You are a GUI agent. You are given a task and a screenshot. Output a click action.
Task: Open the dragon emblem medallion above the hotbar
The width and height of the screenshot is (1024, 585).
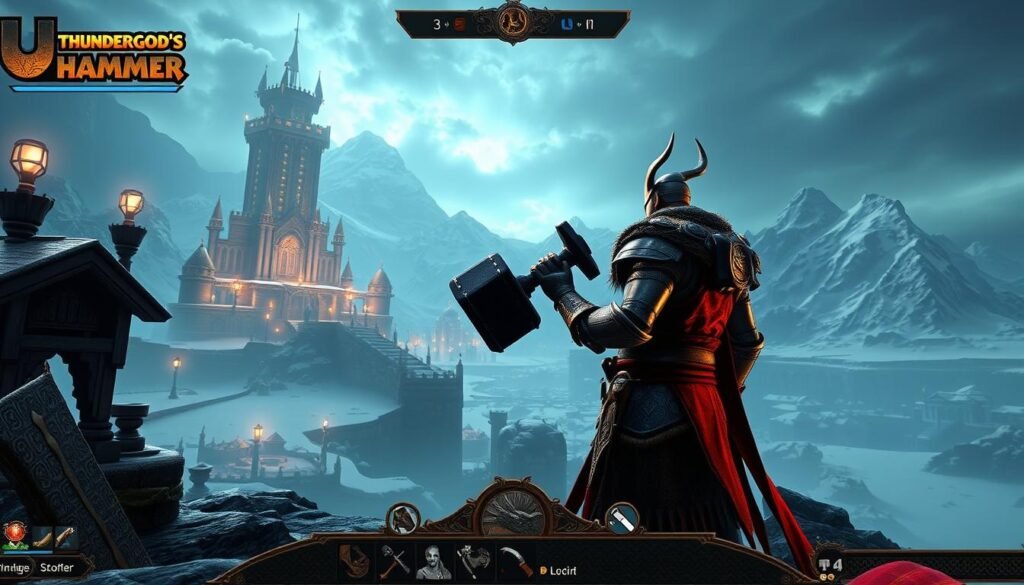513,514
